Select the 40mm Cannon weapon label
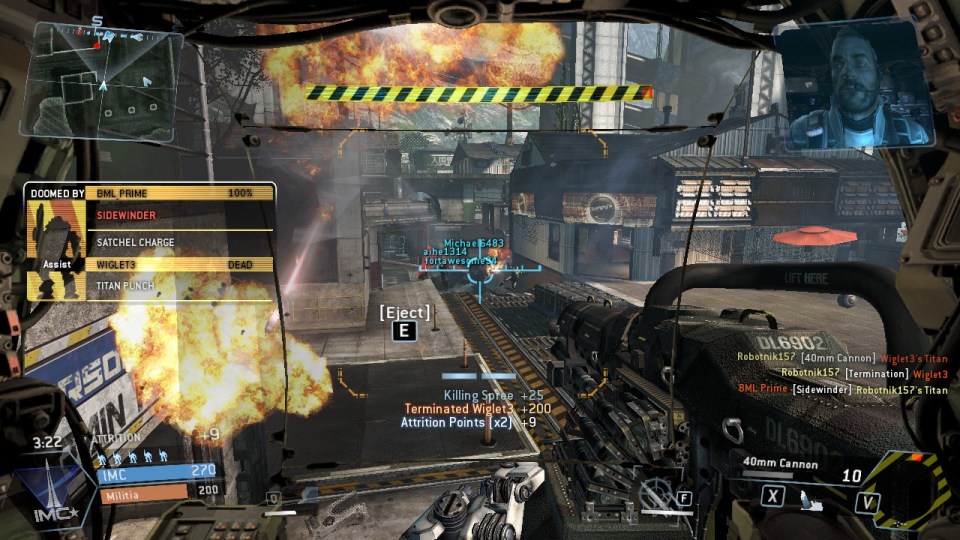Viewport: 960px width, 540px height. (780, 464)
